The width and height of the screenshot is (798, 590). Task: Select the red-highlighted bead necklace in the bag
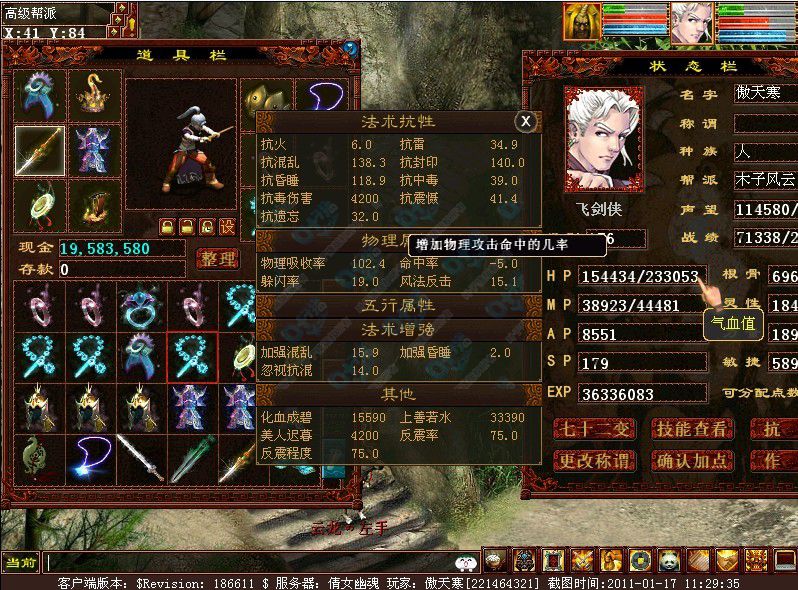point(192,357)
